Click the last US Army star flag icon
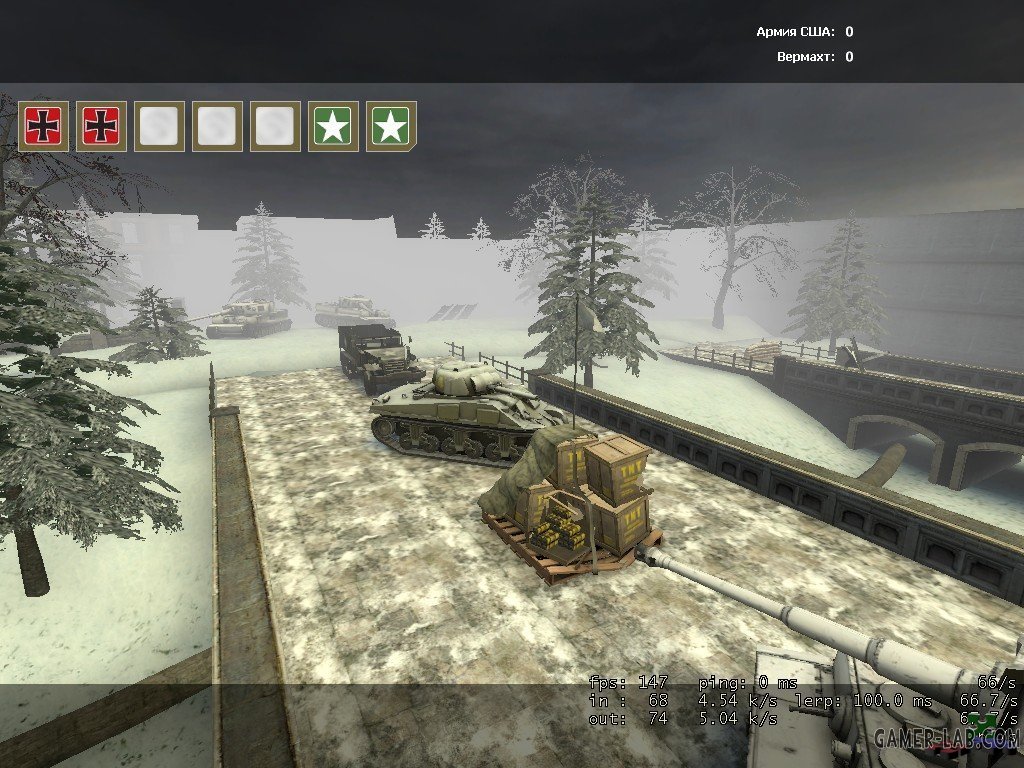Screen dimensions: 1024x768 pos(391,126)
